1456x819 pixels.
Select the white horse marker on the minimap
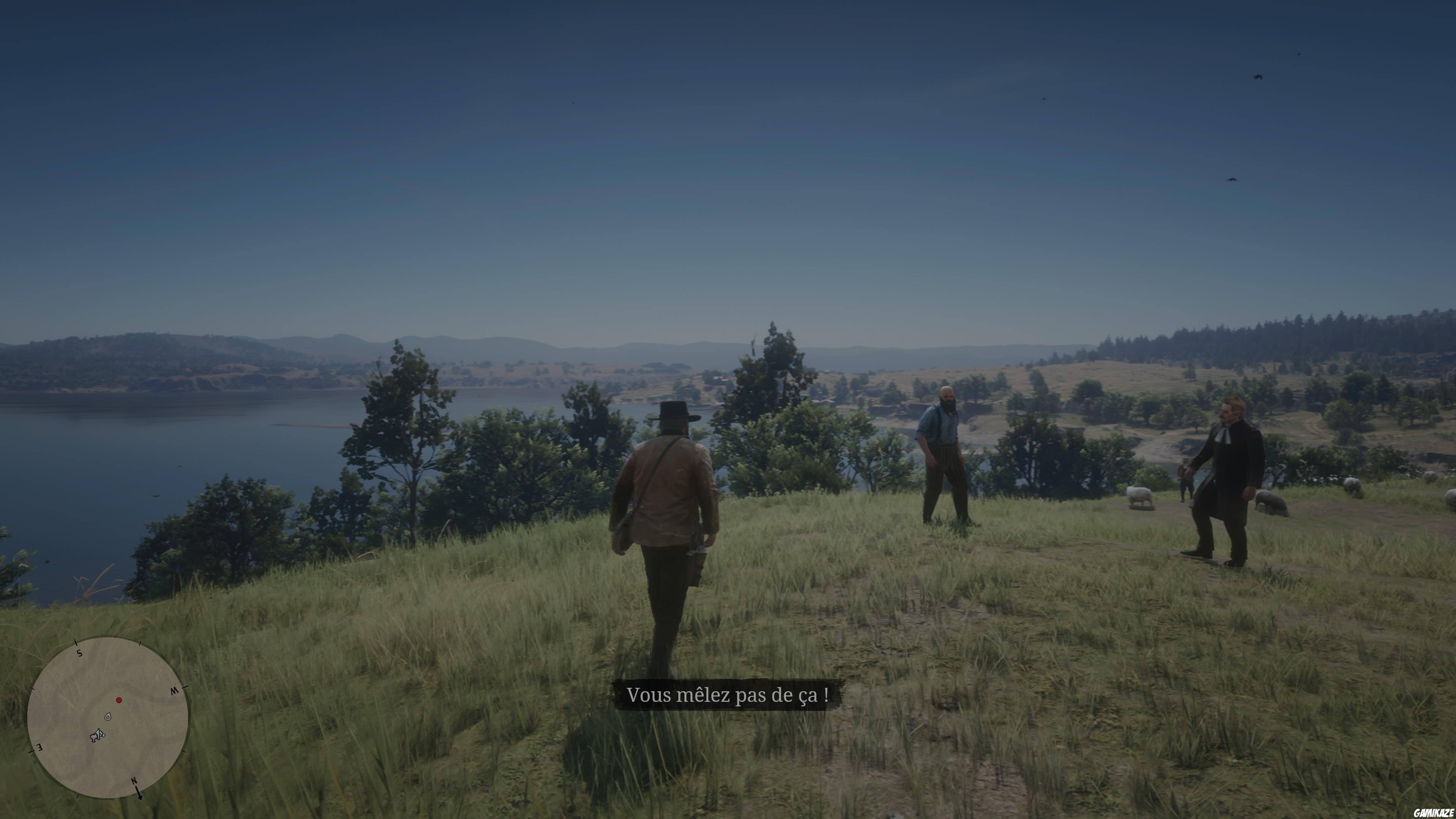pyautogui.click(x=94, y=737)
